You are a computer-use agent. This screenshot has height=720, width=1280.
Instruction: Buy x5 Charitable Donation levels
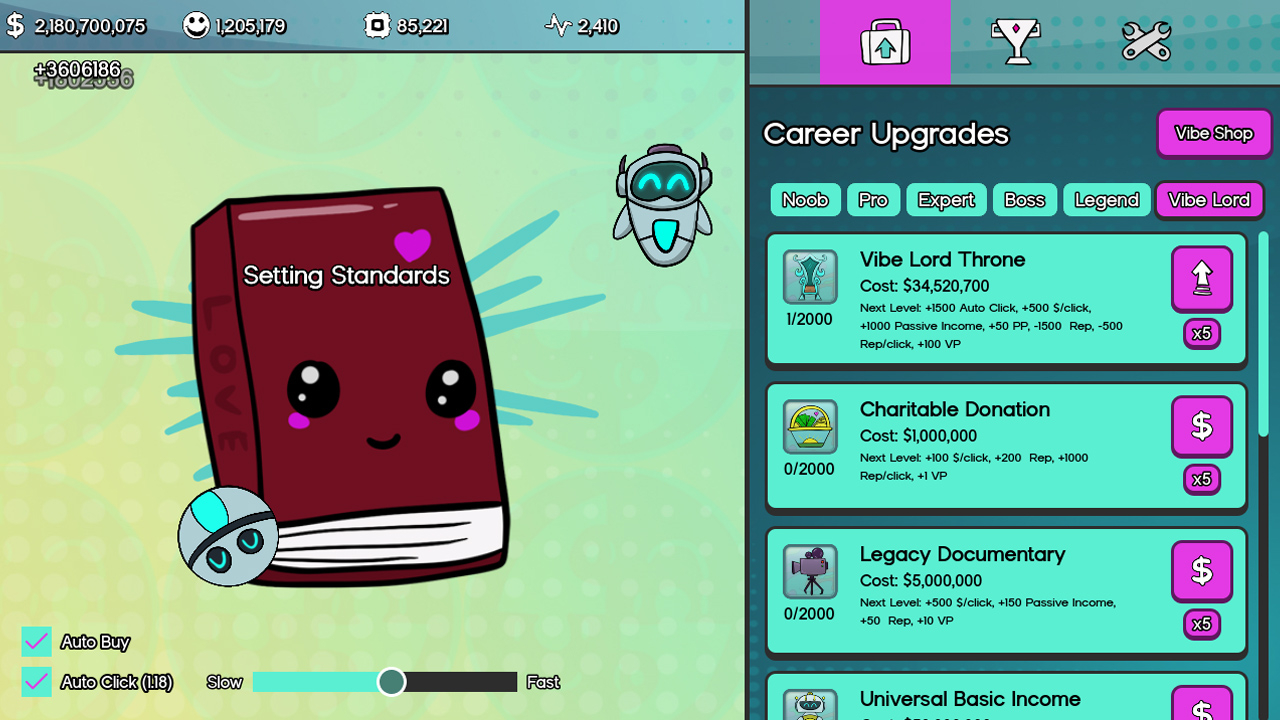(1201, 479)
